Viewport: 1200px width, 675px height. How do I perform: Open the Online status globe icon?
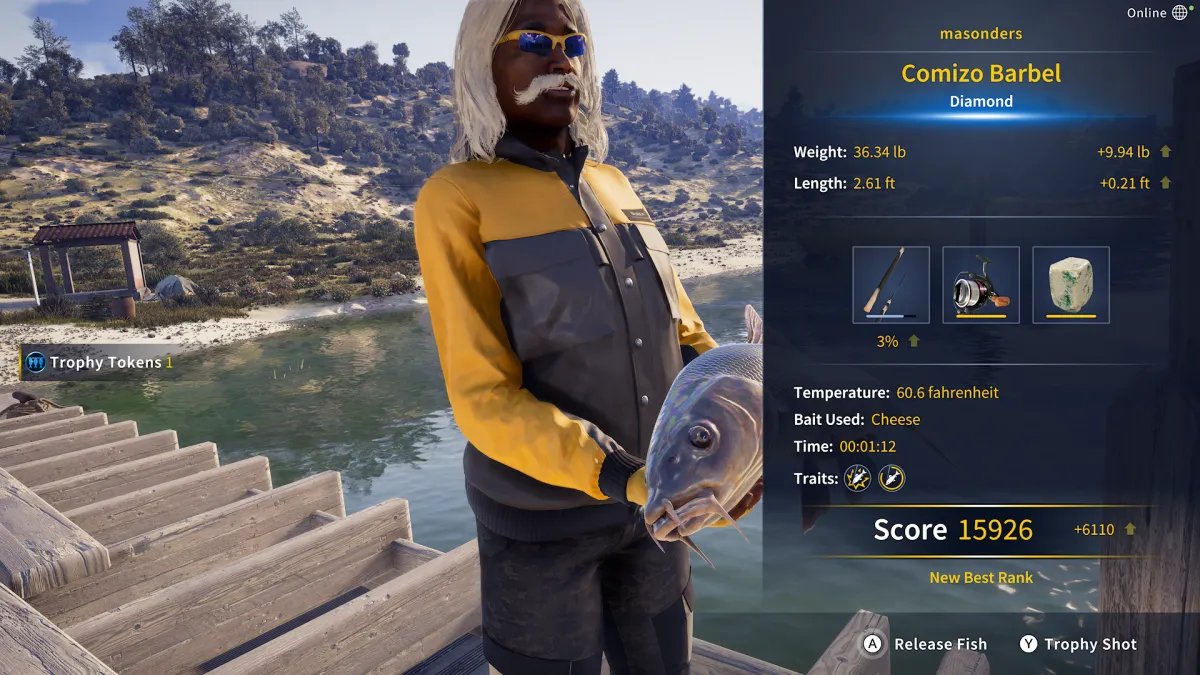coord(1181,13)
